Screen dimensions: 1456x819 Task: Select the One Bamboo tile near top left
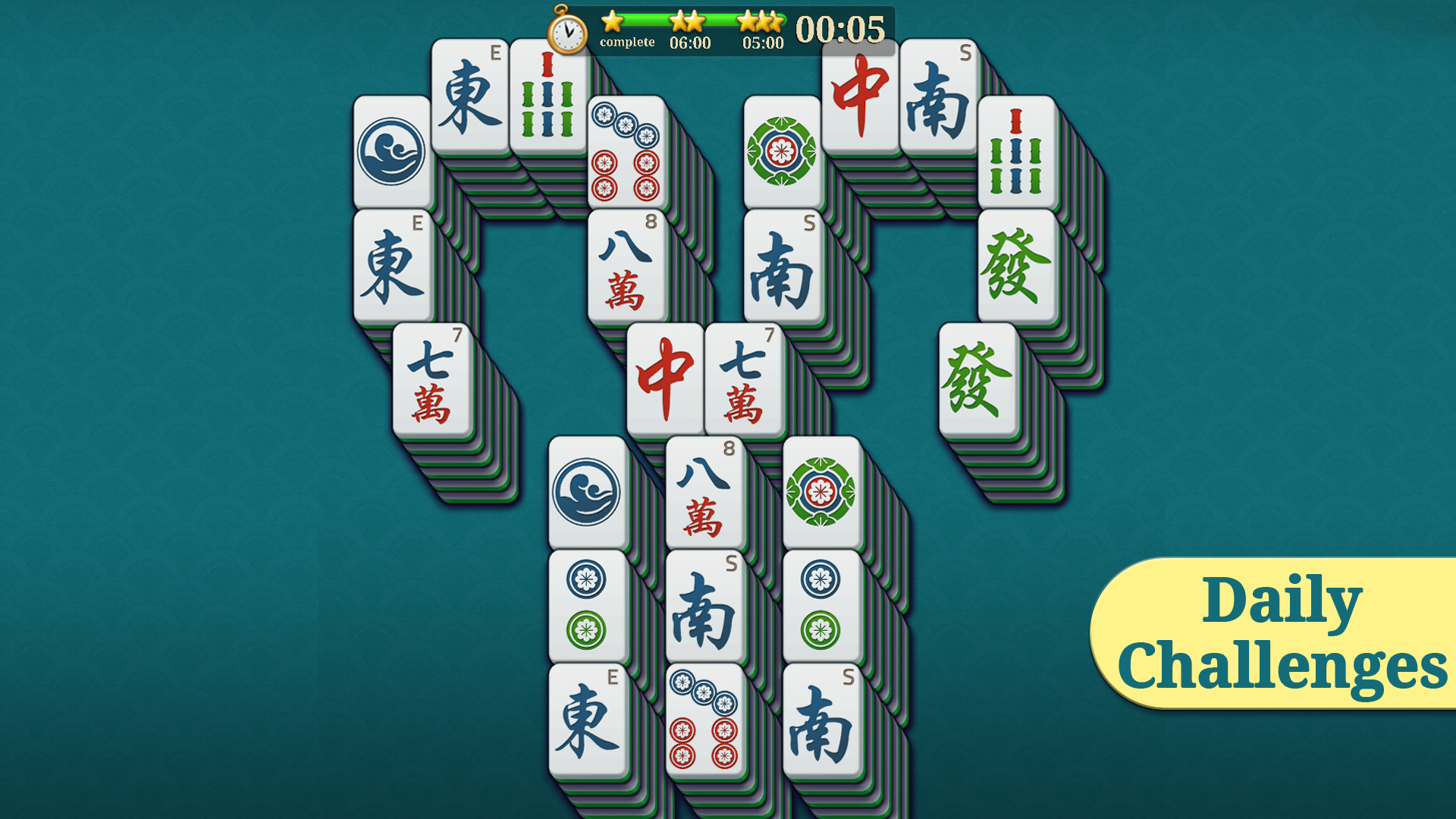(x=548, y=91)
